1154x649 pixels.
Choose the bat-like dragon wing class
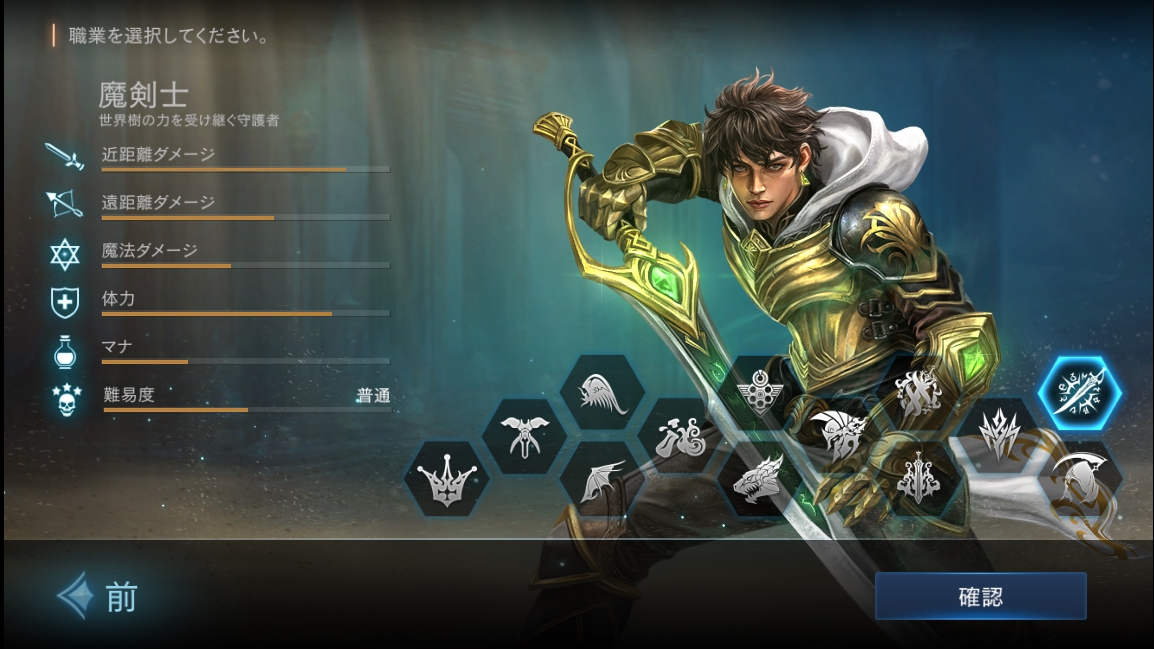click(602, 478)
